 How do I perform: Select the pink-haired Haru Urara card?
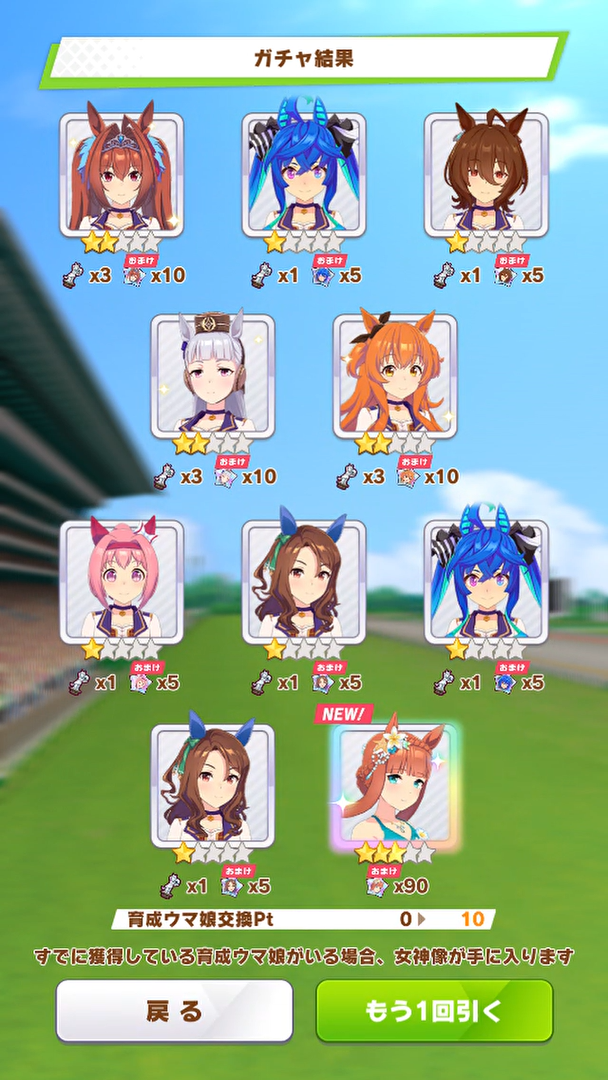121,581
